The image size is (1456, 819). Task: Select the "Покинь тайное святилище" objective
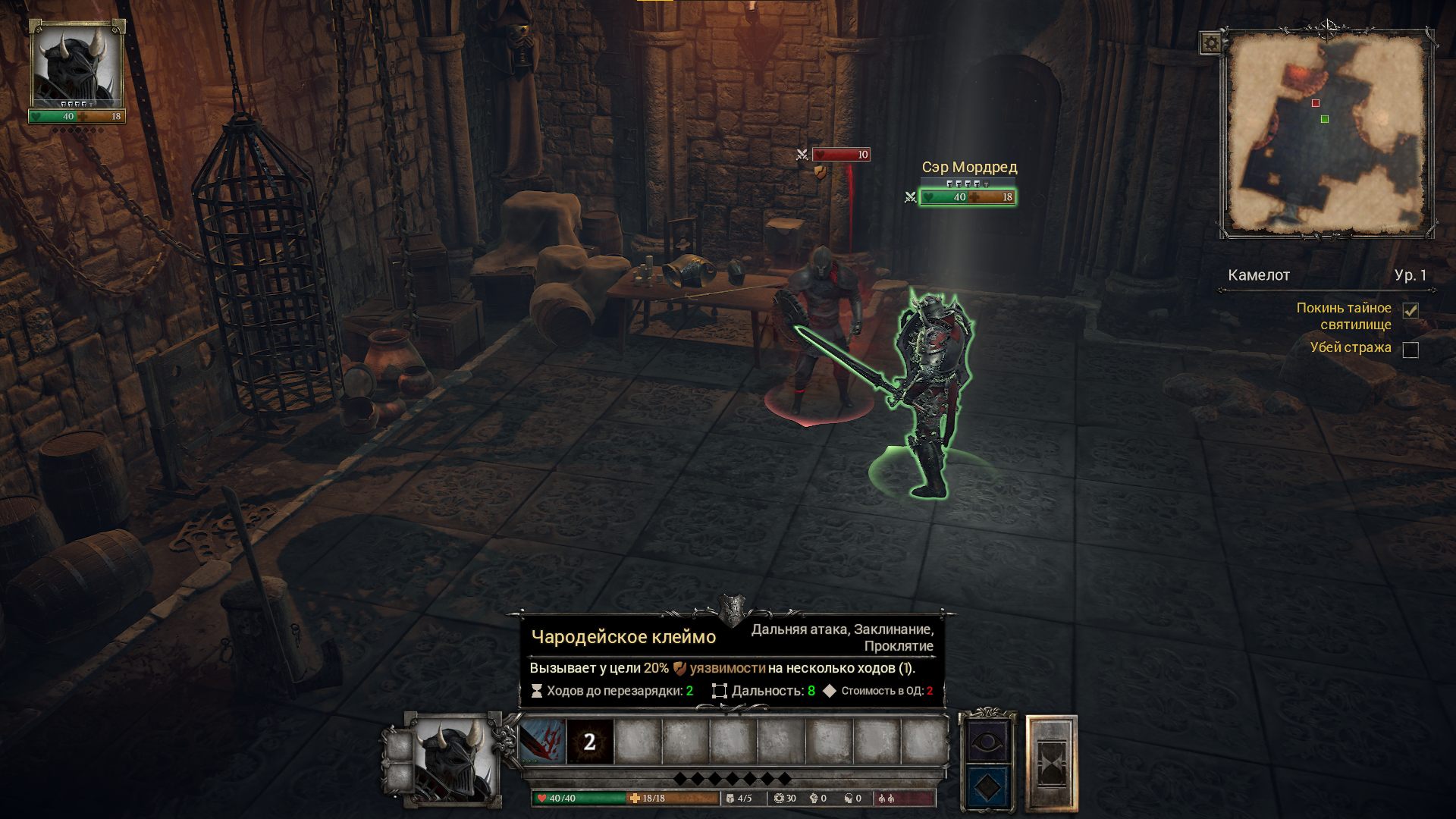click(1343, 316)
